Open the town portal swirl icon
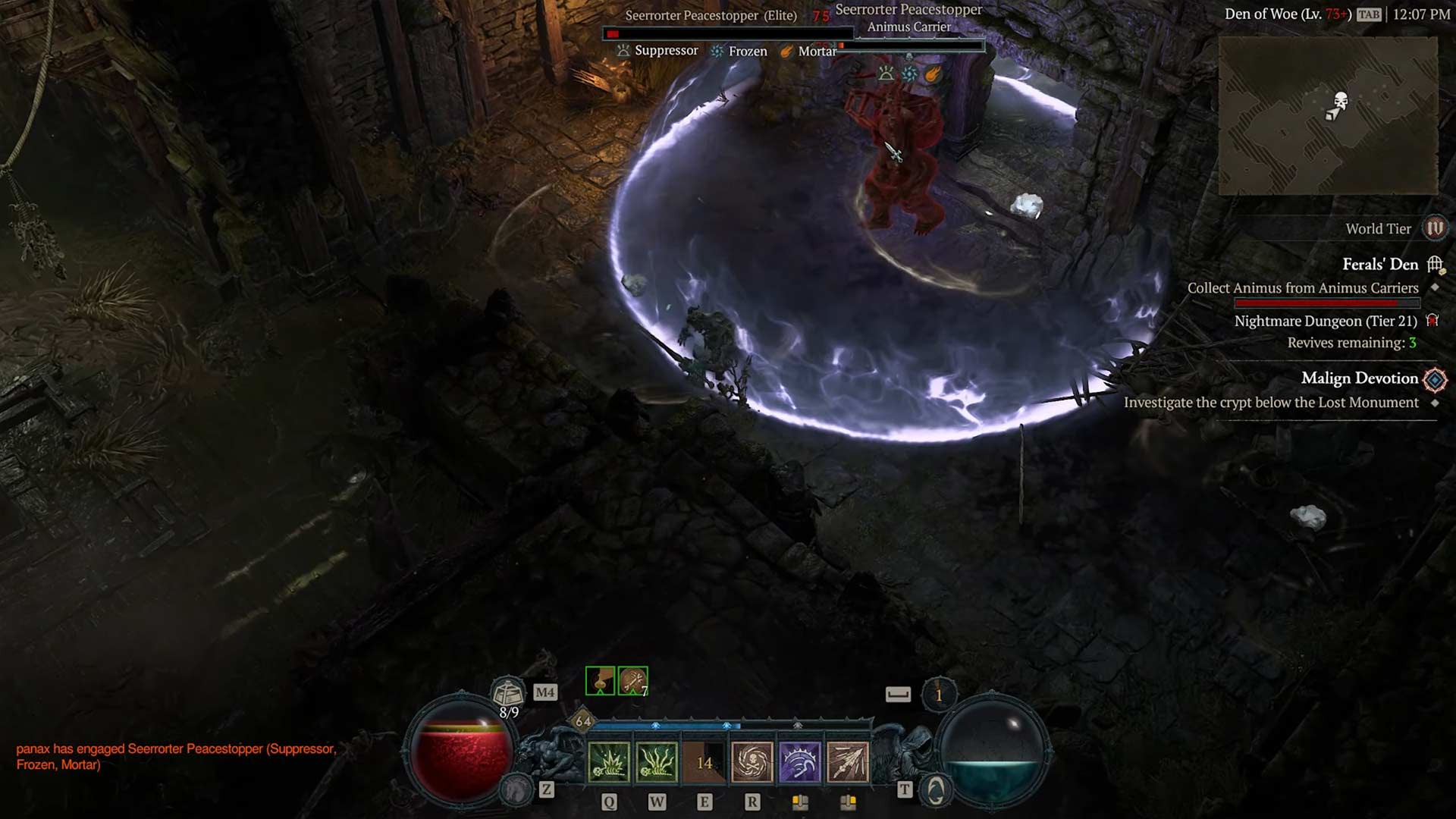Screen dimensions: 1456x819 pos(936,791)
